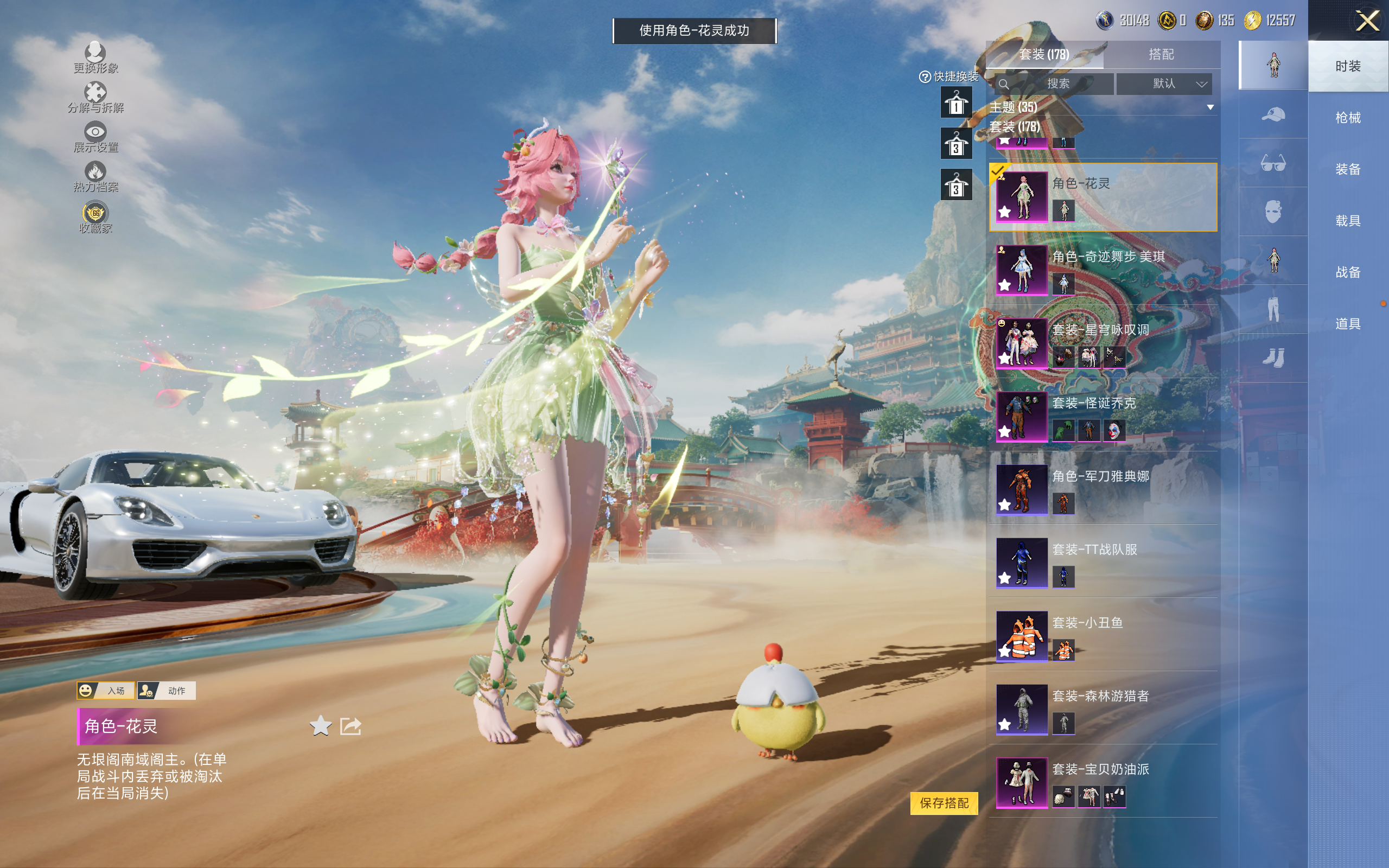Open 分解与拆解 dismantle menu
The image size is (1389, 868).
click(x=95, y=98)
